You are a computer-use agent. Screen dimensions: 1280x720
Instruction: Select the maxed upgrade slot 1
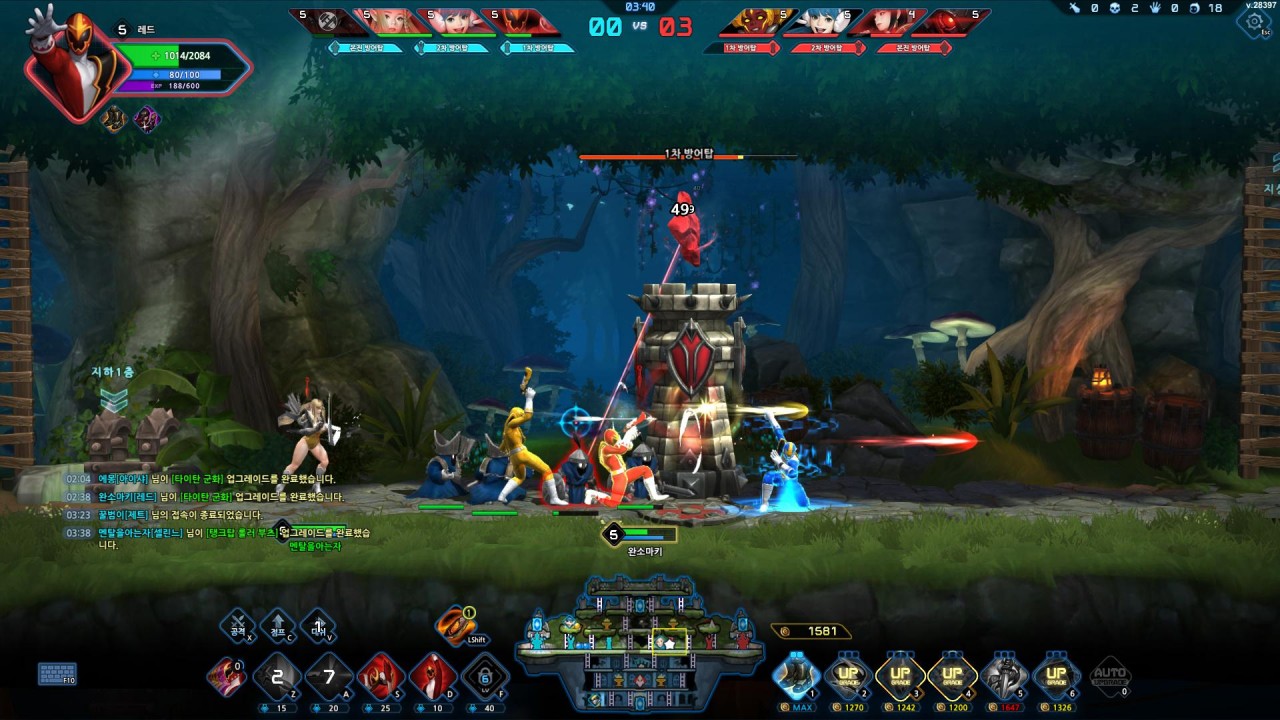point(797,677)
